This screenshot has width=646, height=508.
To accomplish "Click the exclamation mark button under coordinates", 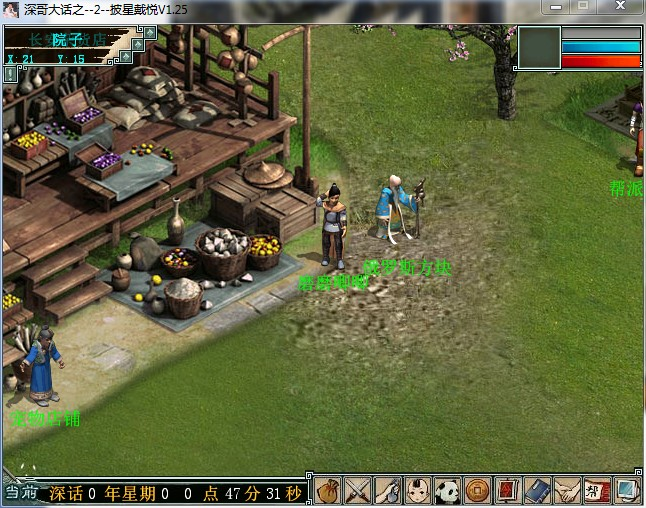I will coord(11,73).
